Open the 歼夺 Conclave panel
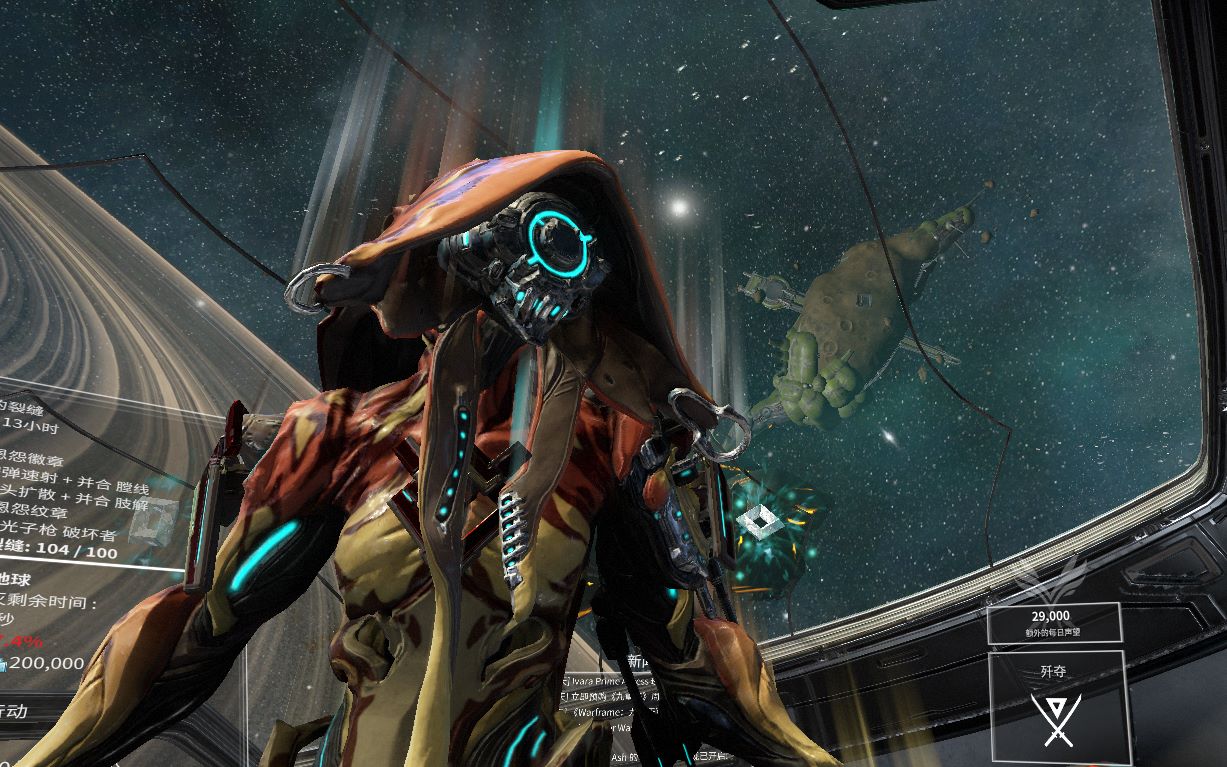Image resolution: width=1227 pixels, height=767 pixels. click(1059, 705)
